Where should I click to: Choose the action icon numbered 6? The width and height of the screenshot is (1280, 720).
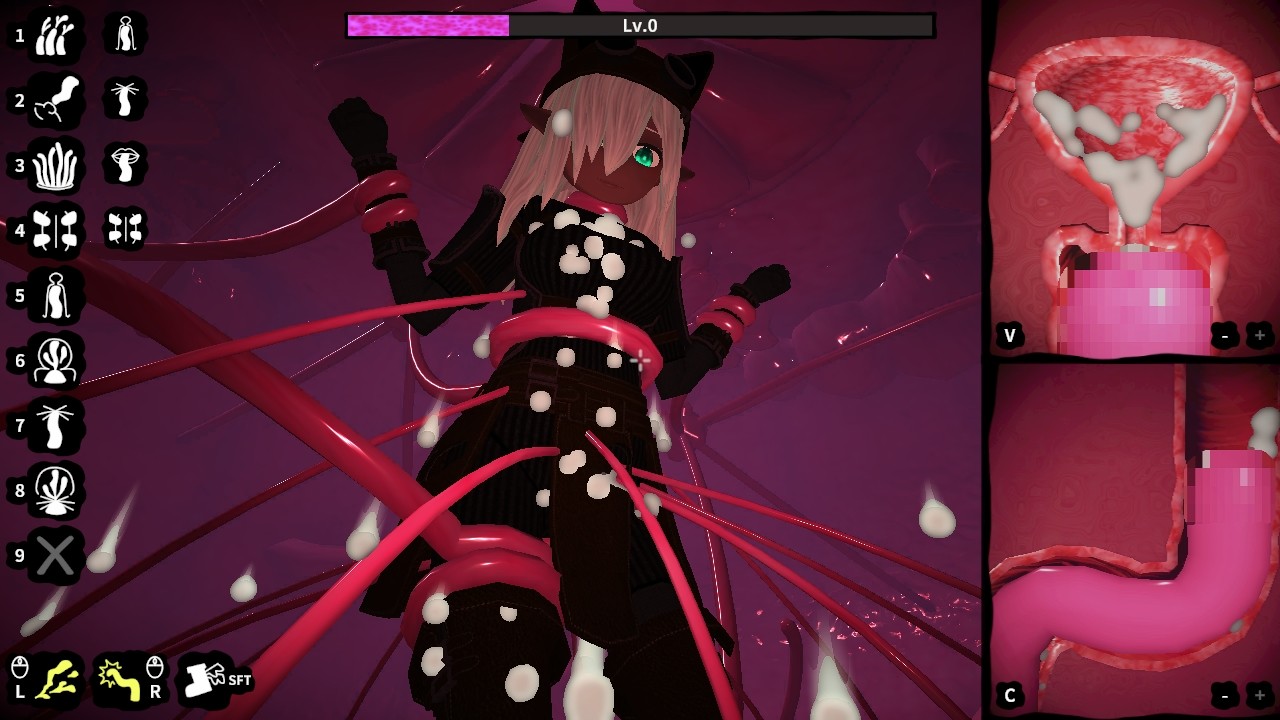coord(55,360)
